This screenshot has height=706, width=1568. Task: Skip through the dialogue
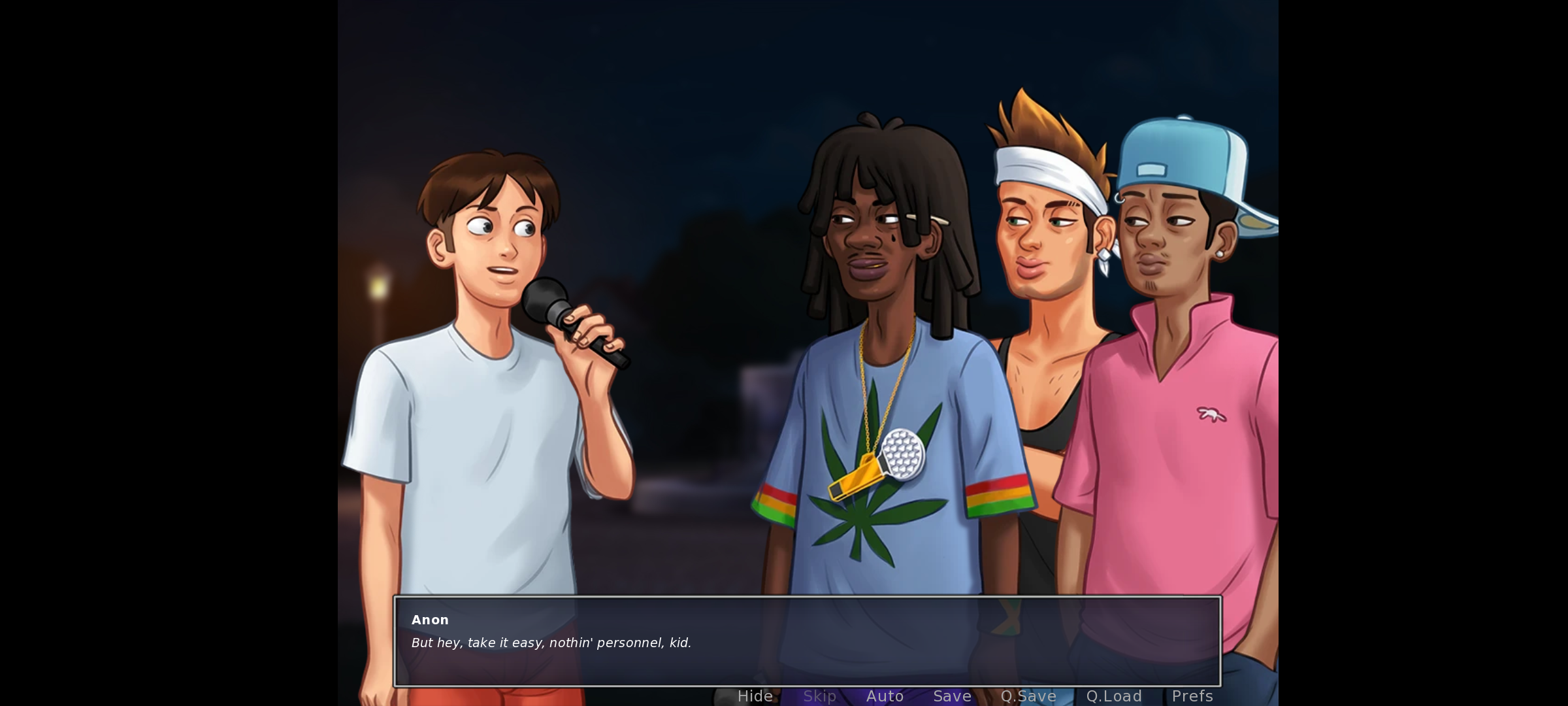point(819,696)
